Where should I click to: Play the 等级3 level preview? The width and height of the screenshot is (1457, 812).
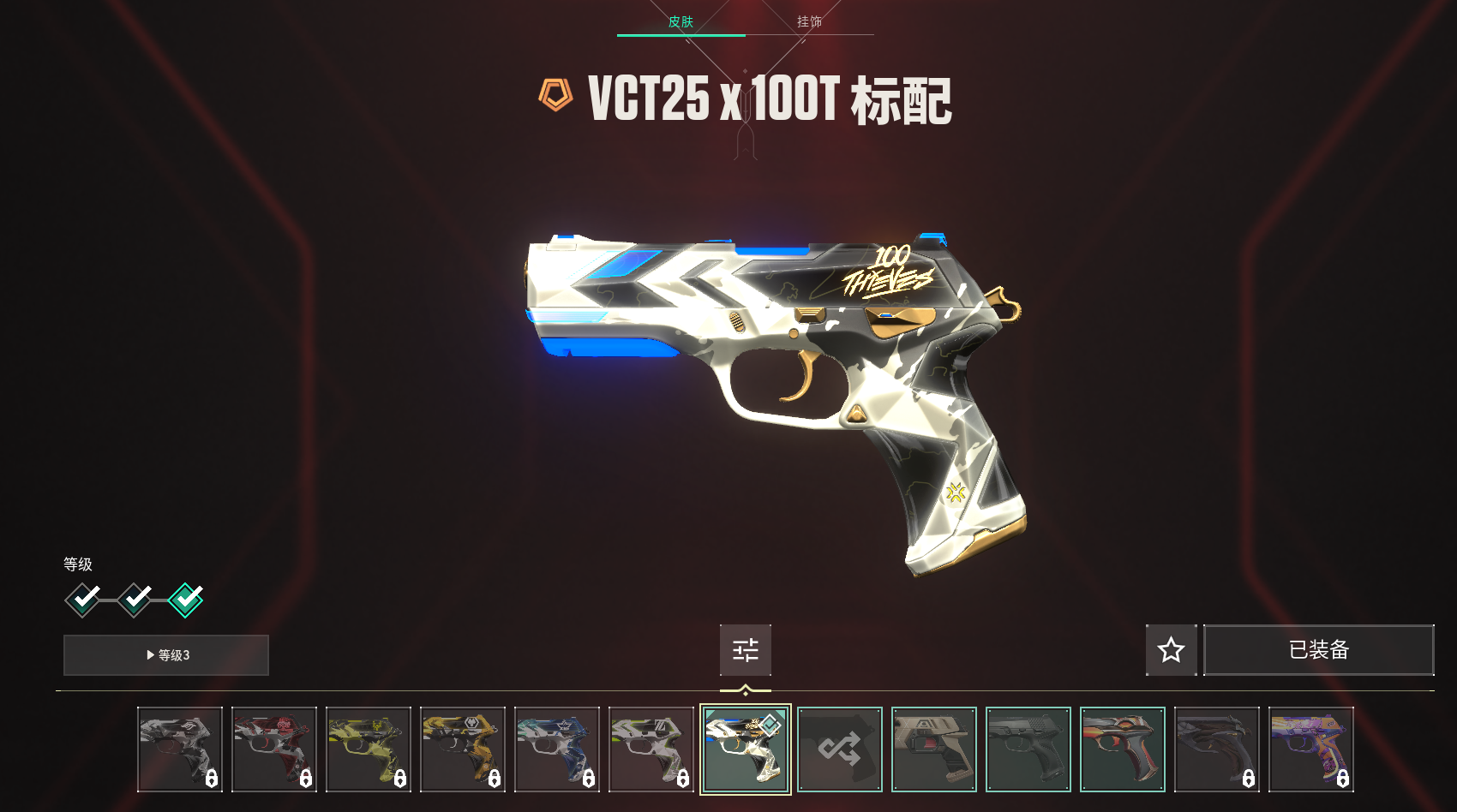point(166,655)
